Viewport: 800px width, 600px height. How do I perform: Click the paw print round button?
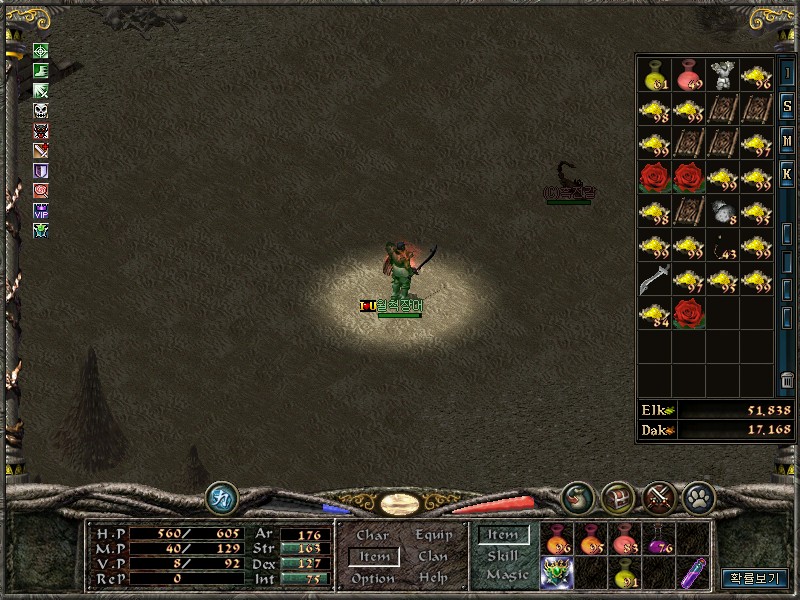tap(698, 497)
